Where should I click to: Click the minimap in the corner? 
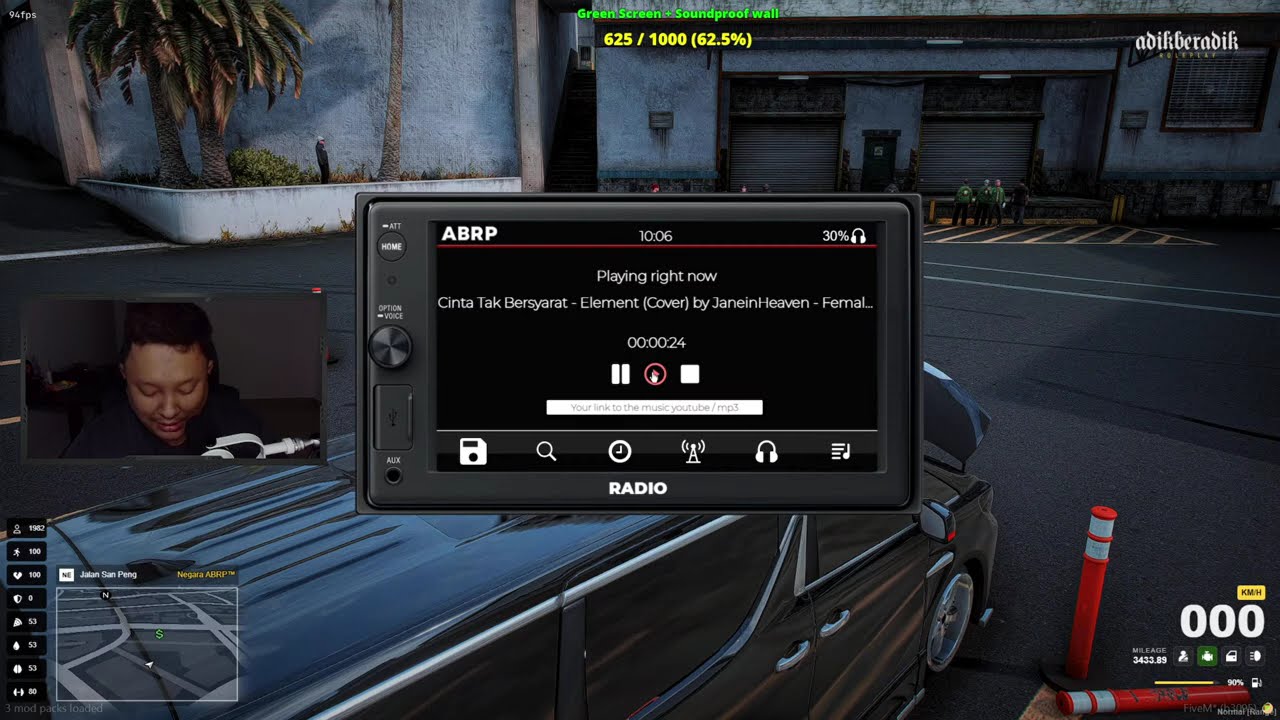point(147,643)
